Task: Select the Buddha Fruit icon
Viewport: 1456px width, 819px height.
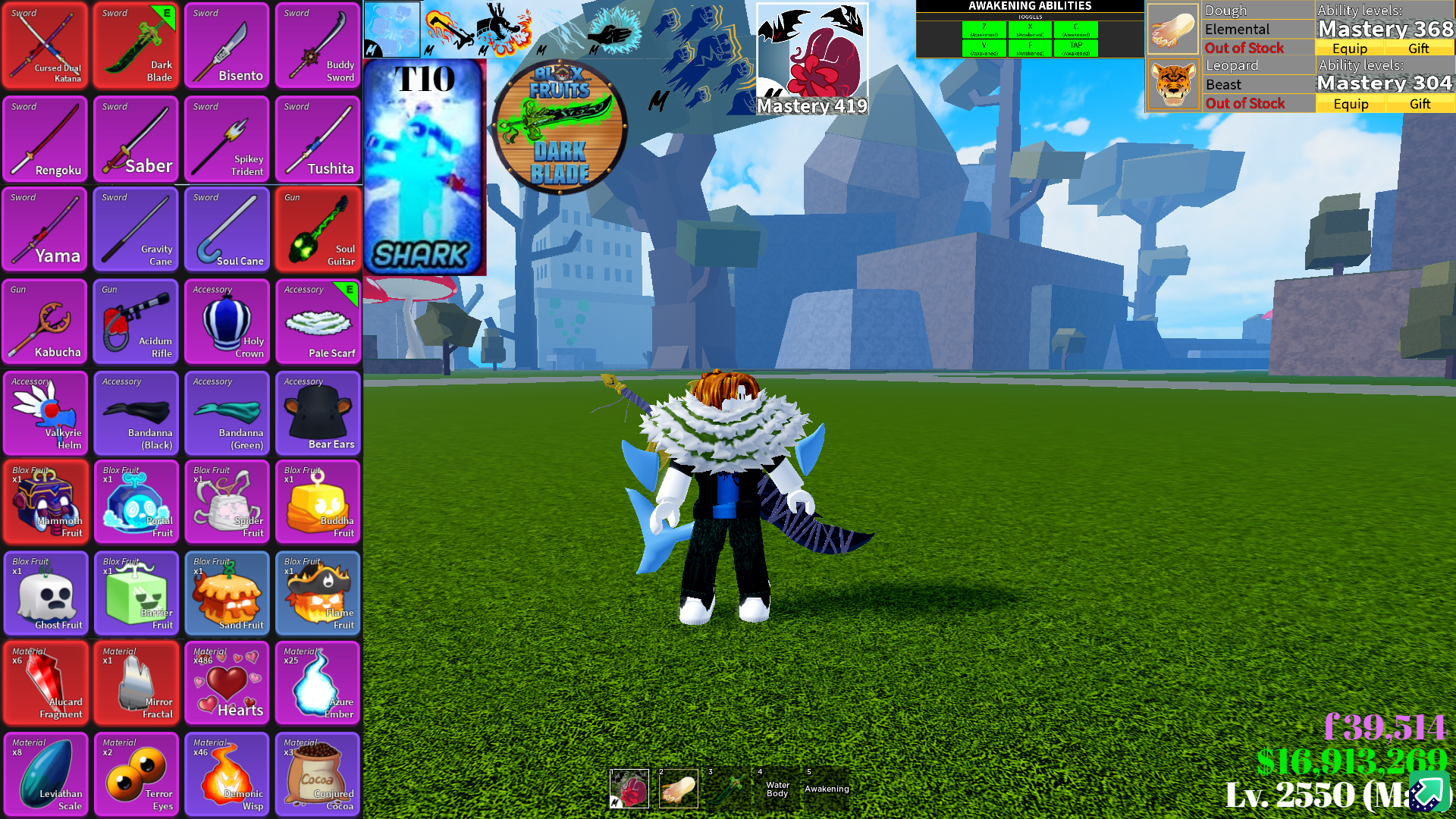Action: [x=317, y=501]
